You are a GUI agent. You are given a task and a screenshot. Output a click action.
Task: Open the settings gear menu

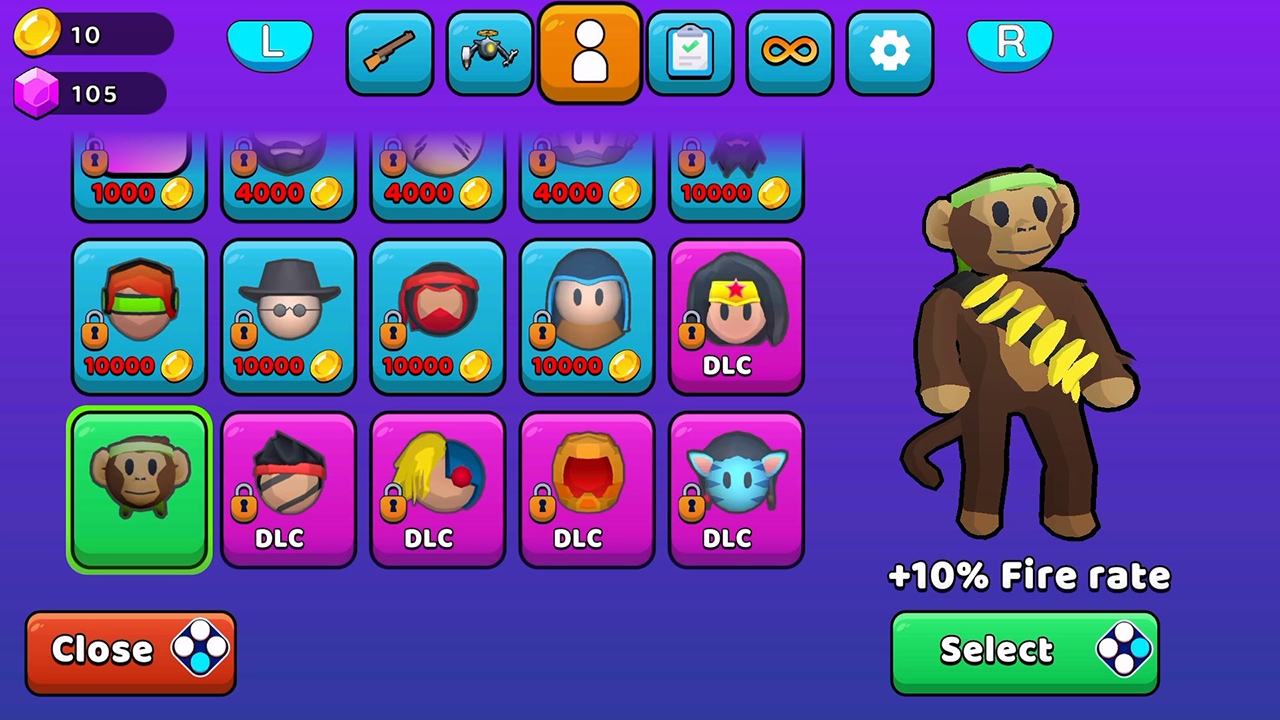[889, 52]
